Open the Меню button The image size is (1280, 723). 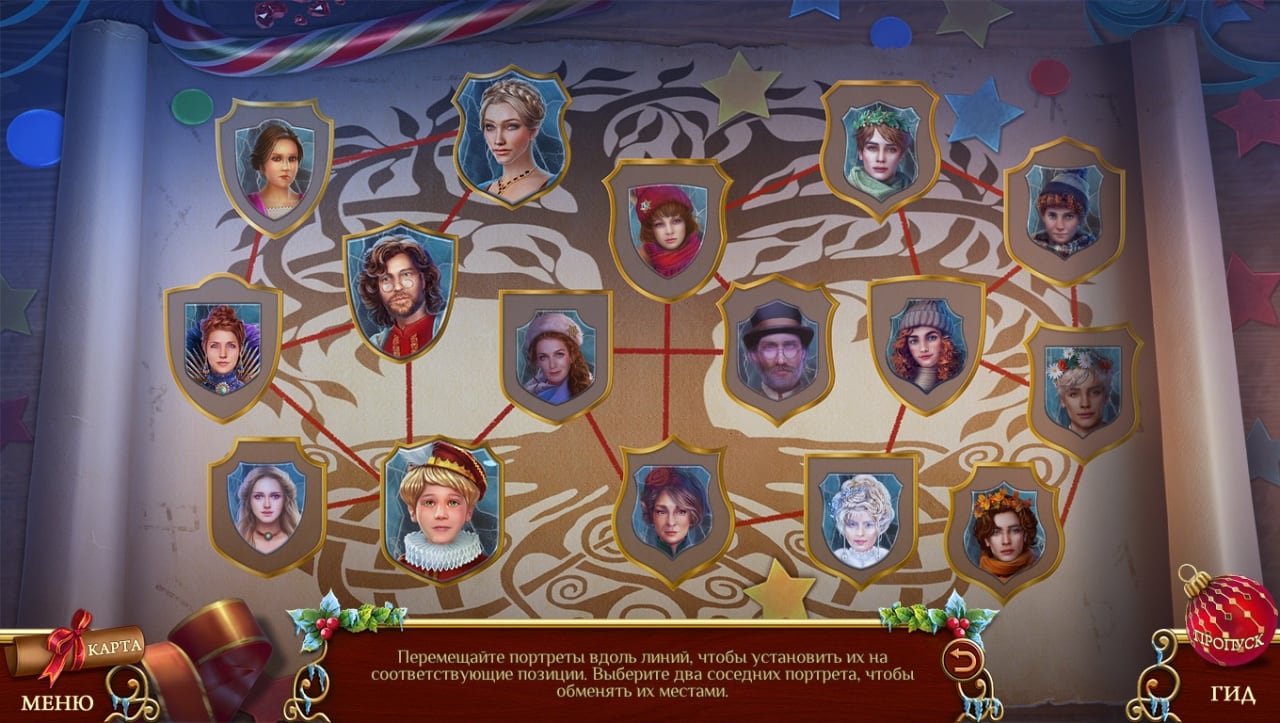(x=57, y=702)
